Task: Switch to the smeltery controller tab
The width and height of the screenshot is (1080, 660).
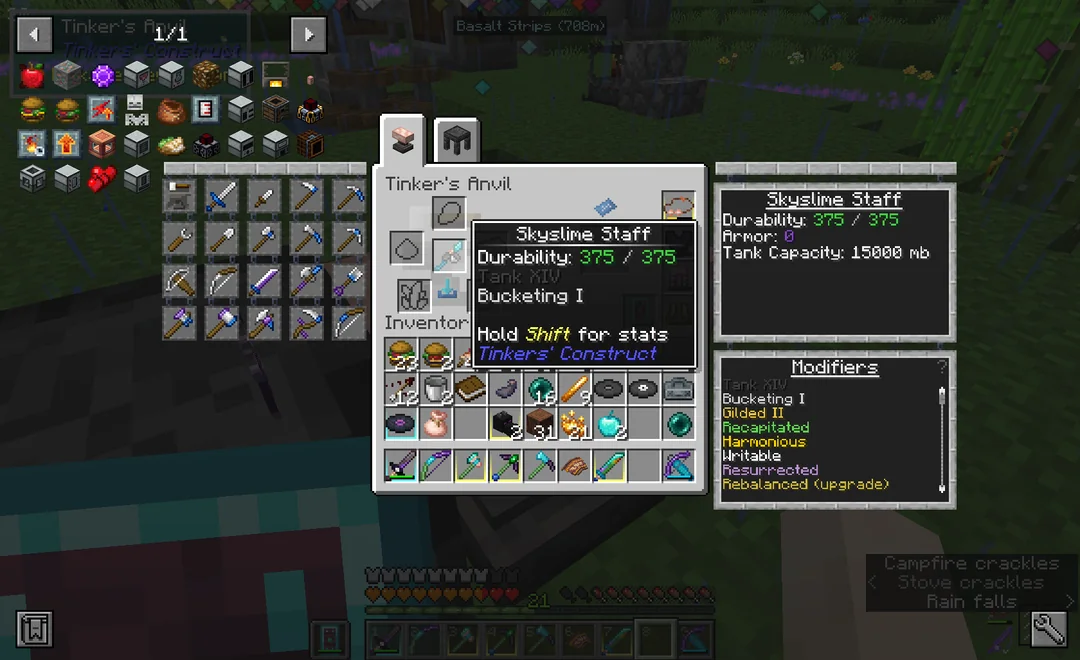Action: pyautogui.click(x=456, y=141)
